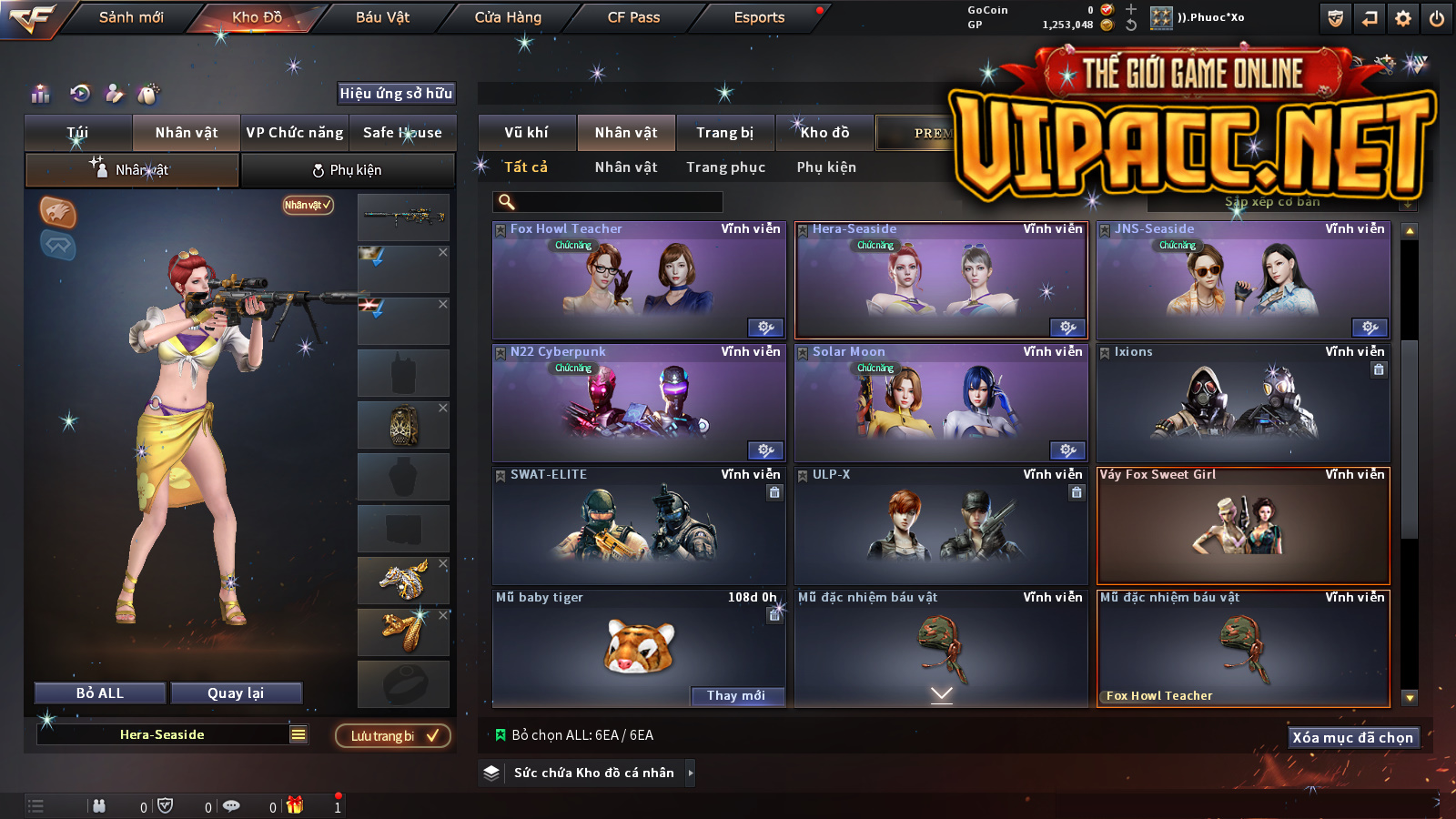
Task: Click the power exit button
Action: click(x=1437, y=18)
